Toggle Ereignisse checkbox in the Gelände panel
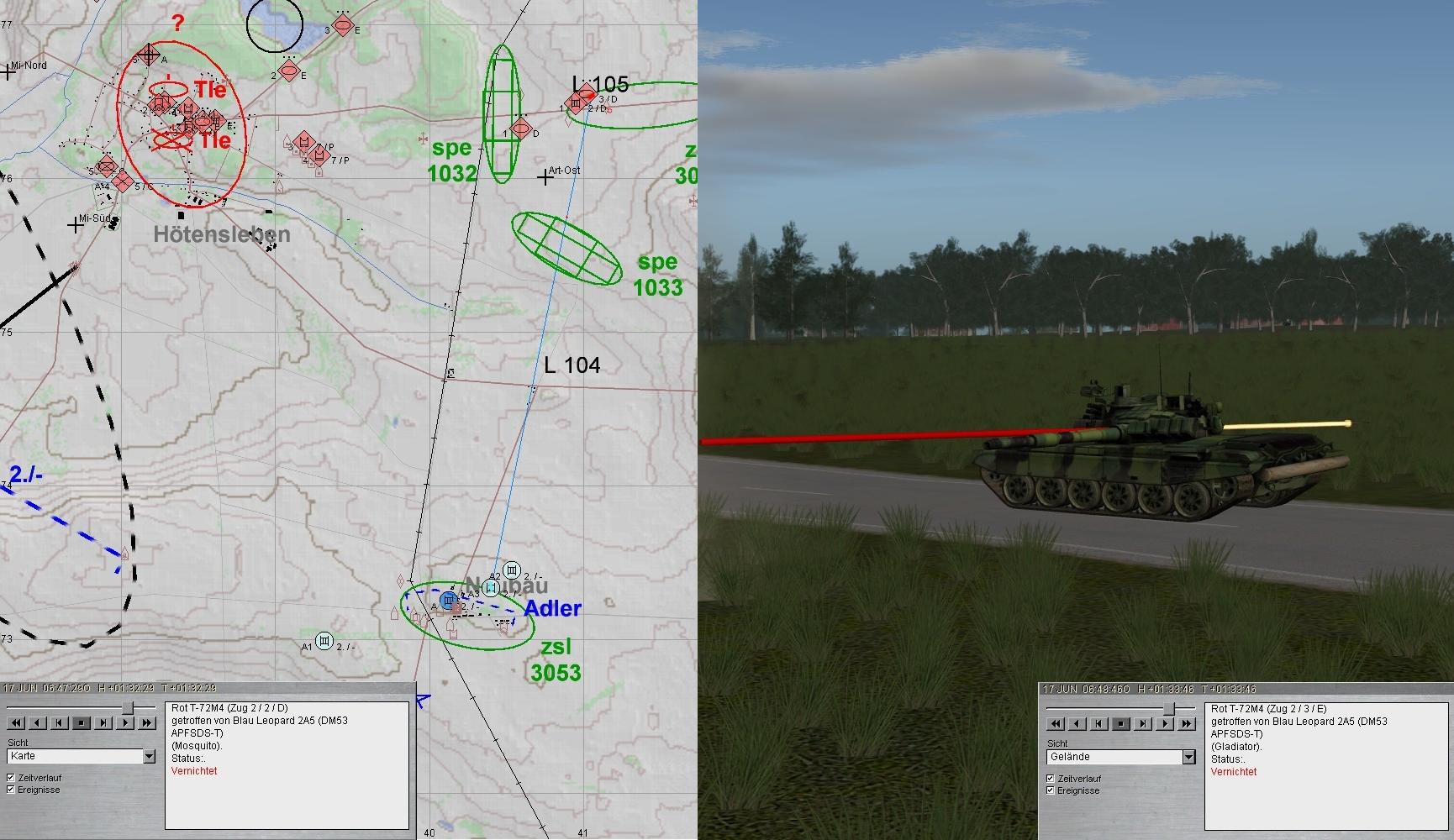 (1051, 790)
